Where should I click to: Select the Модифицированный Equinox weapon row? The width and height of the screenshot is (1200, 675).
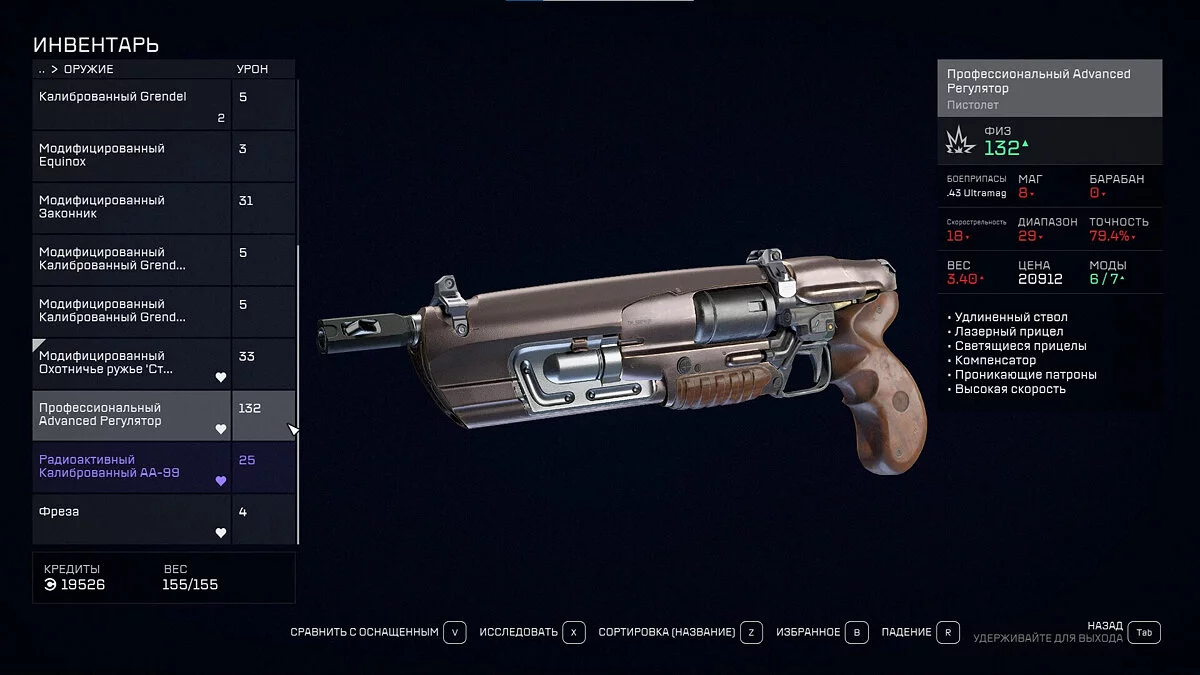pyautogui.click(x=133, y=156)
